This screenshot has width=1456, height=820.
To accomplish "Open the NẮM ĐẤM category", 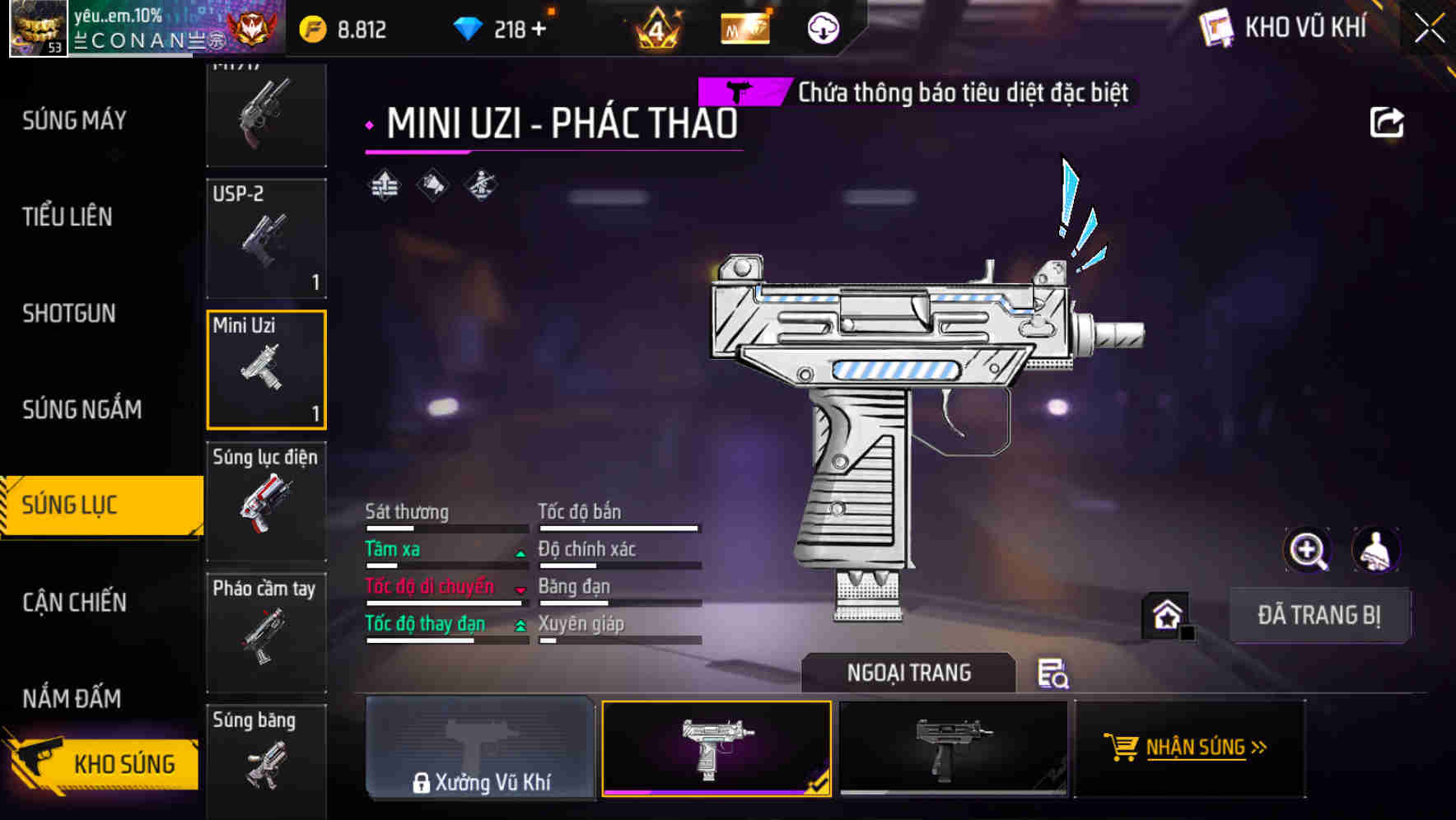I will tap(72, 698).
